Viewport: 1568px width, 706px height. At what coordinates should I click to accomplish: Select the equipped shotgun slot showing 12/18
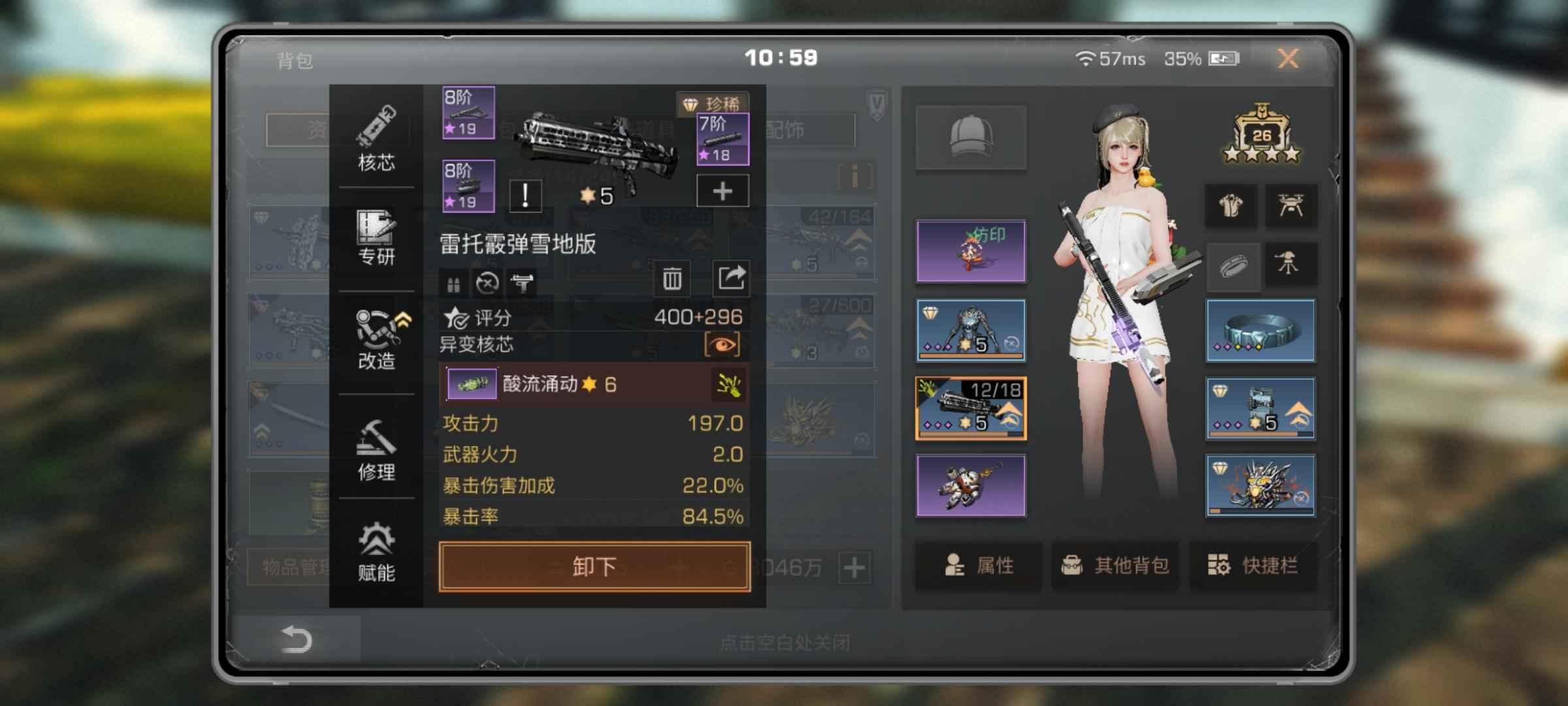tap(971, 408)
